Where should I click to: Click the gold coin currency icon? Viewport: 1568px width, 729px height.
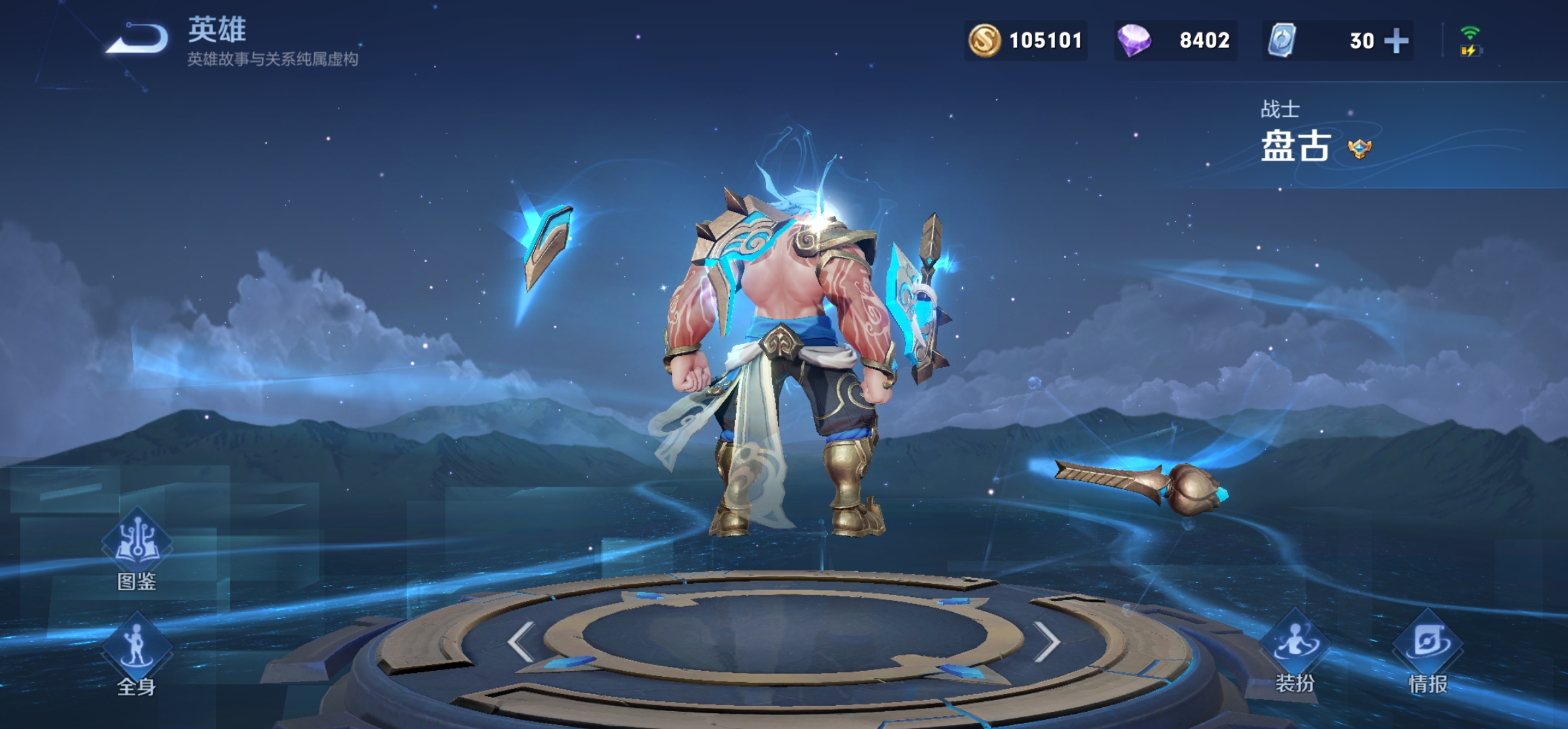point(984,41)
